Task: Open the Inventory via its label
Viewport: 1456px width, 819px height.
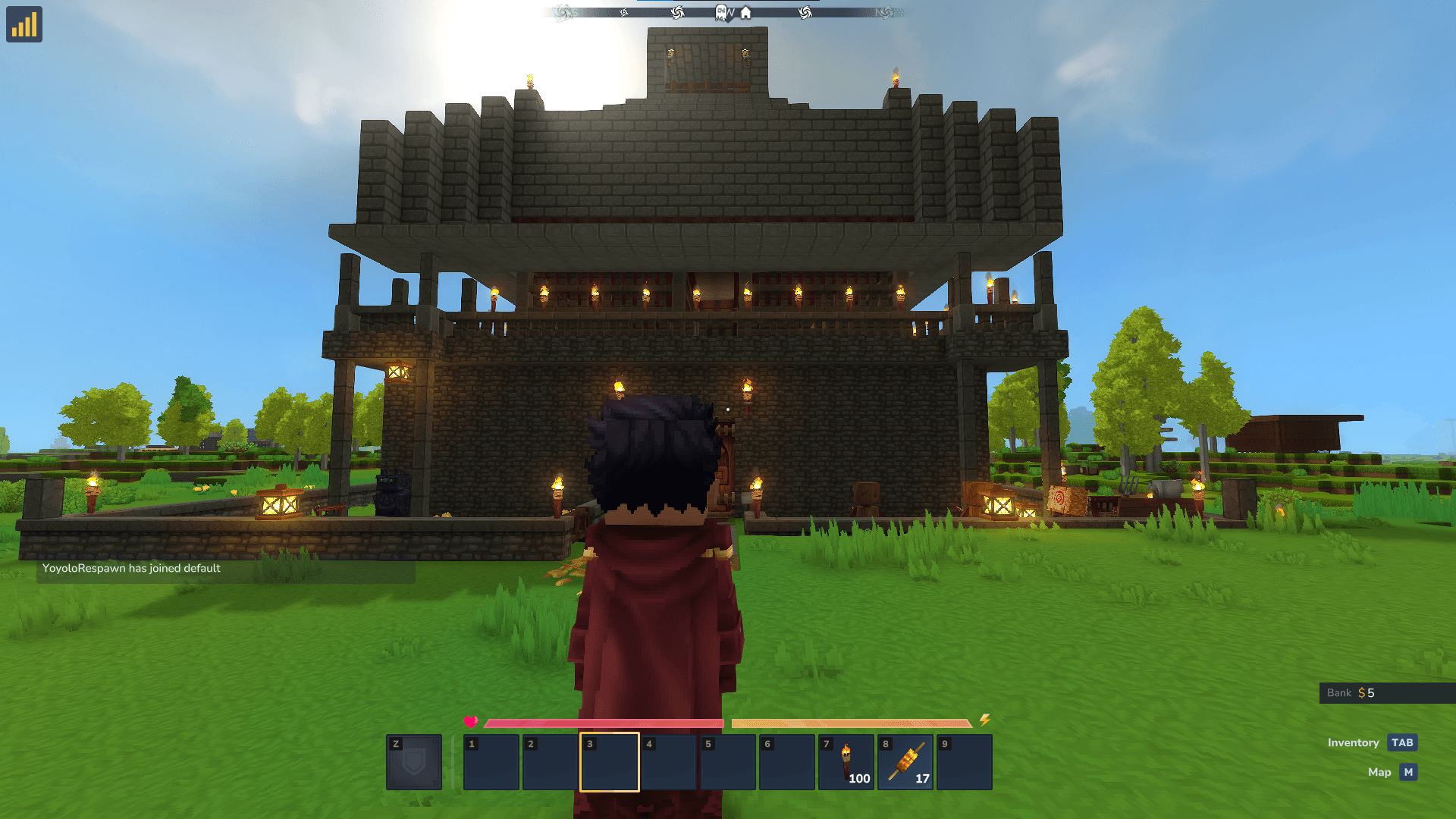Action: pos(1353,742)
